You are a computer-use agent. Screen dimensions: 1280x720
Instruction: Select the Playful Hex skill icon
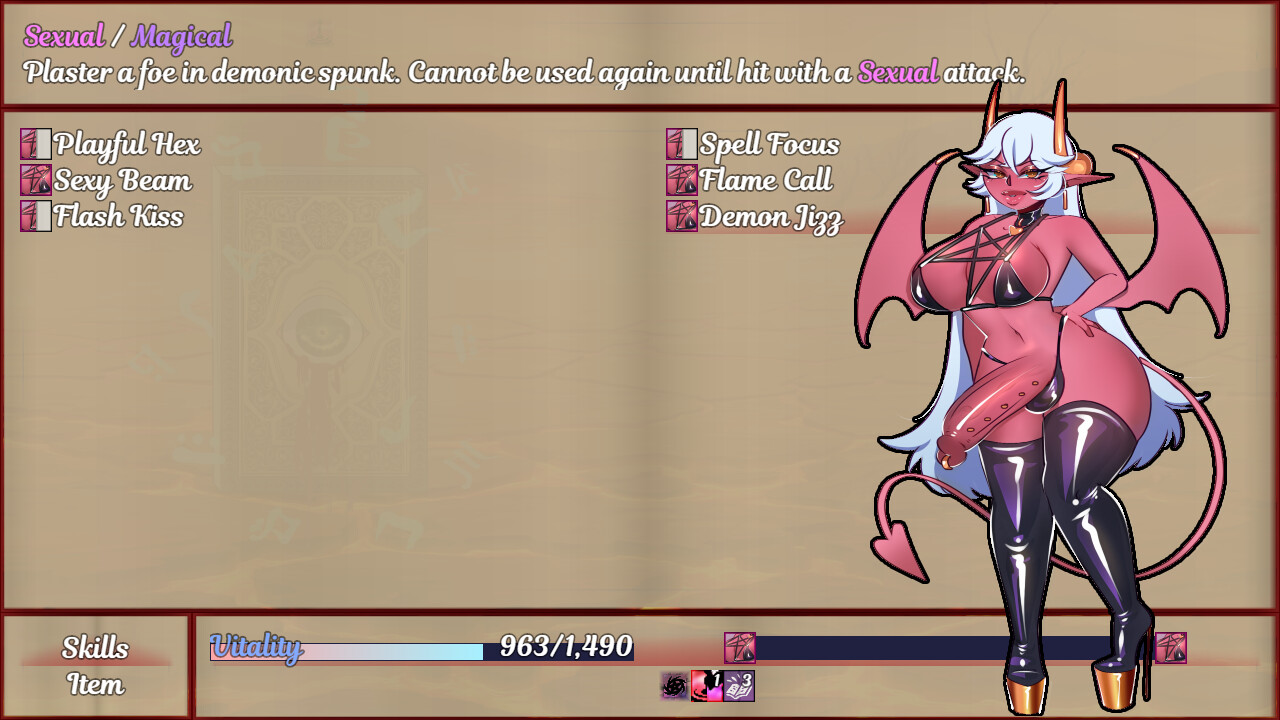(35, 146)
